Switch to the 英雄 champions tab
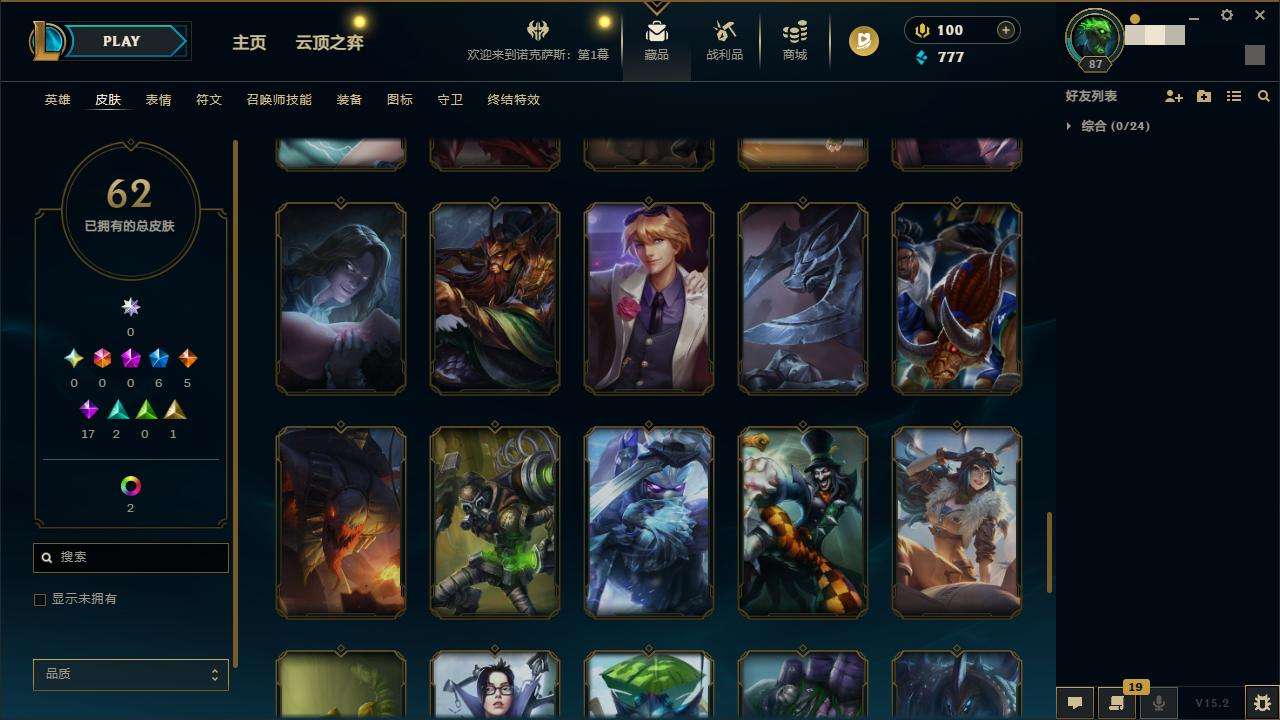Viewport: 1280px width, 720px height. [x=57, y=100]
